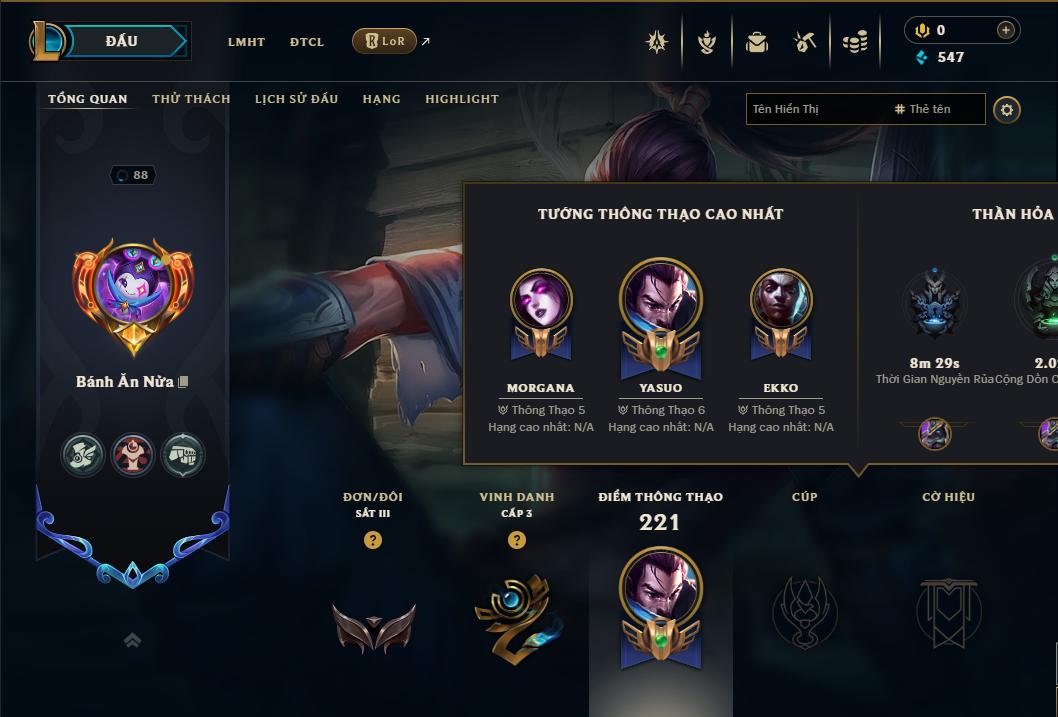Click the Tên Hiển Thị search field

[x=815, y=109]
